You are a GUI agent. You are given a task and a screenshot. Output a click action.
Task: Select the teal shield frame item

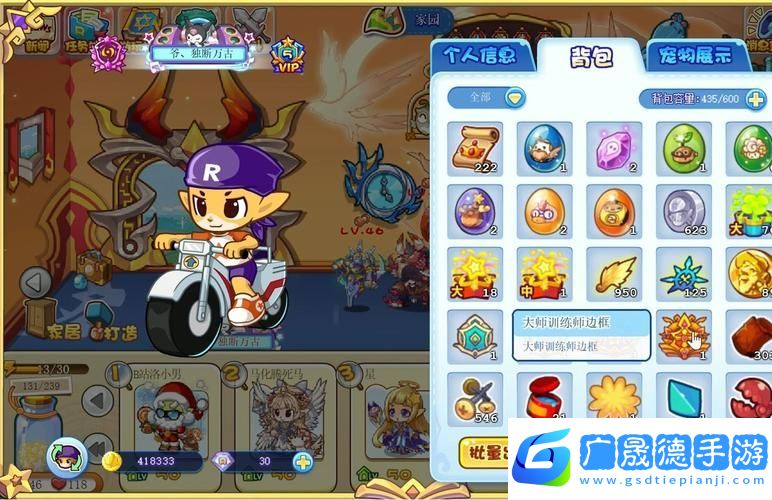tap(474, 336)
